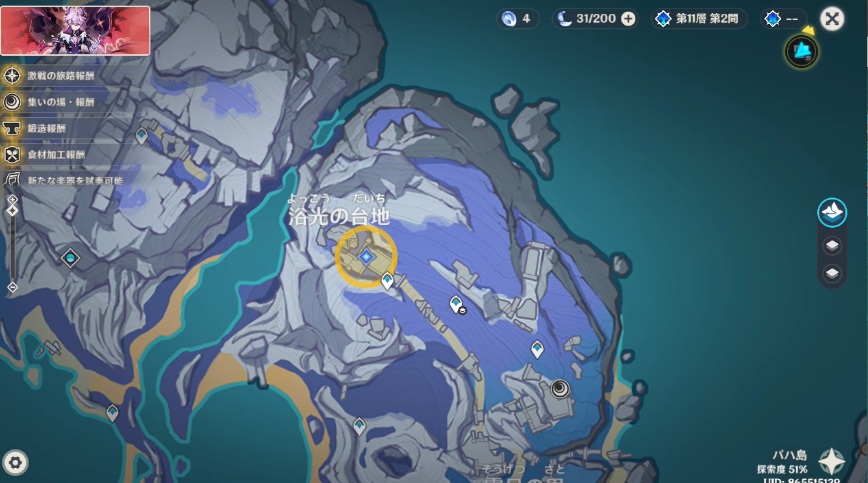Open the event banner with the character portrait
Viewport: 868px width, 483px height.
click(x=75, y=29)
